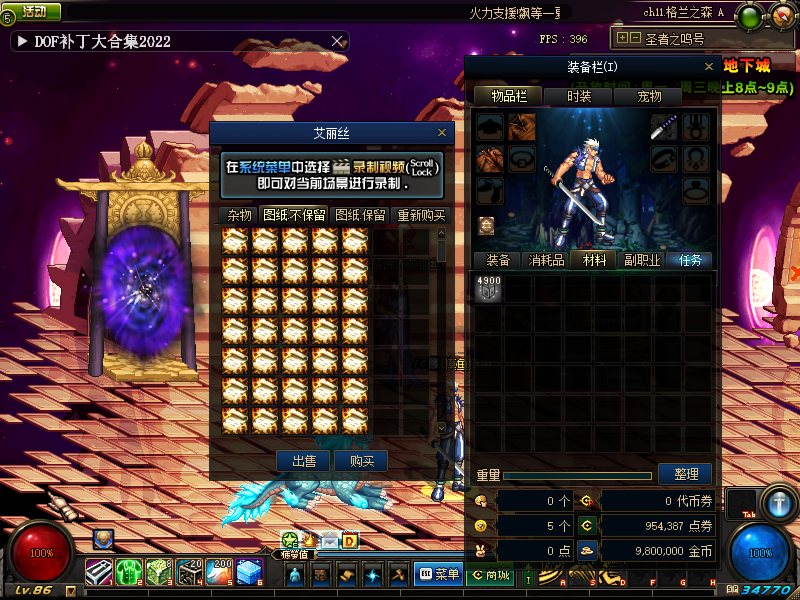
Task: Switch to the 杂物 shop tab
Action: [x=239, y=215]
